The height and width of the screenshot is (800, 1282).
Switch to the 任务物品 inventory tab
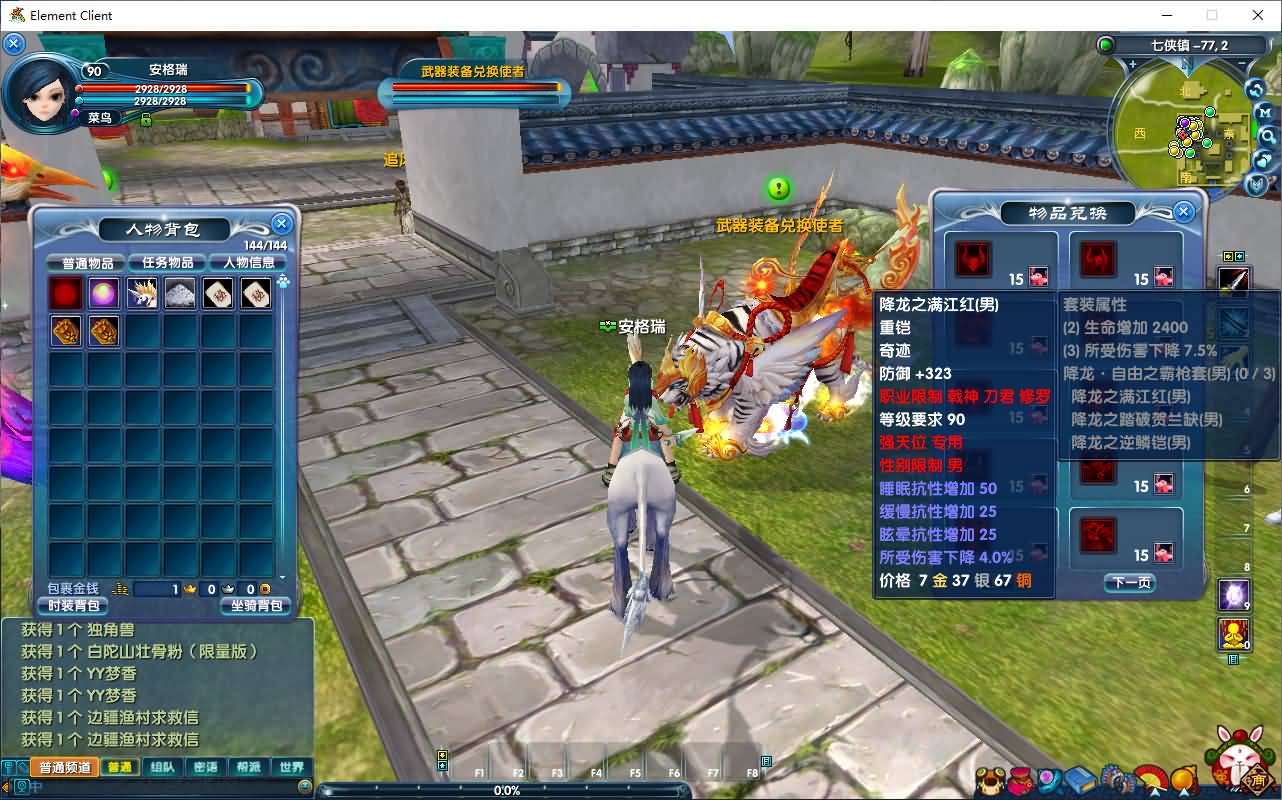click(x=166, y=262)
